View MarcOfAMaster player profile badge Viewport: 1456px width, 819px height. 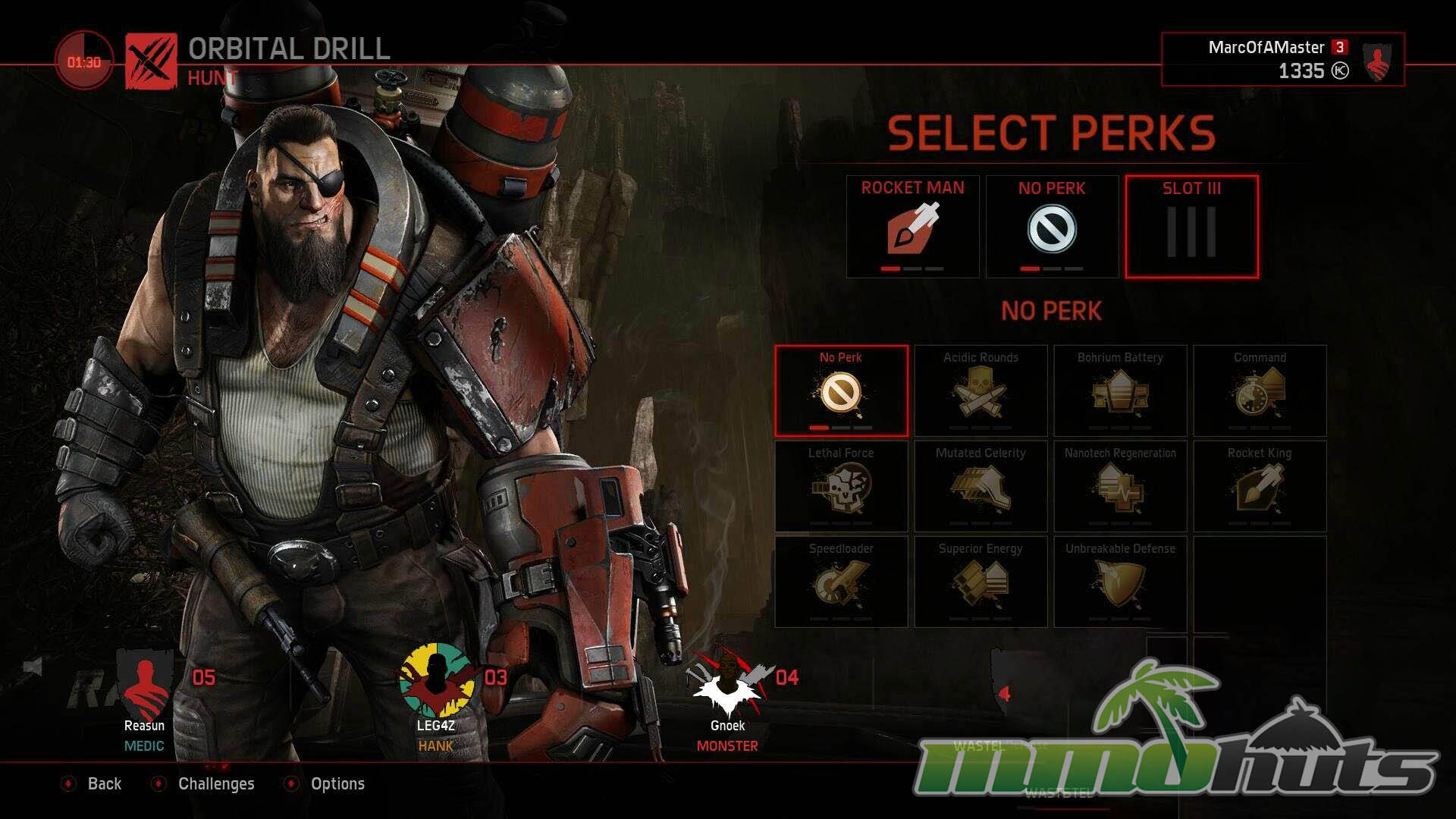tap(1377, 61)
